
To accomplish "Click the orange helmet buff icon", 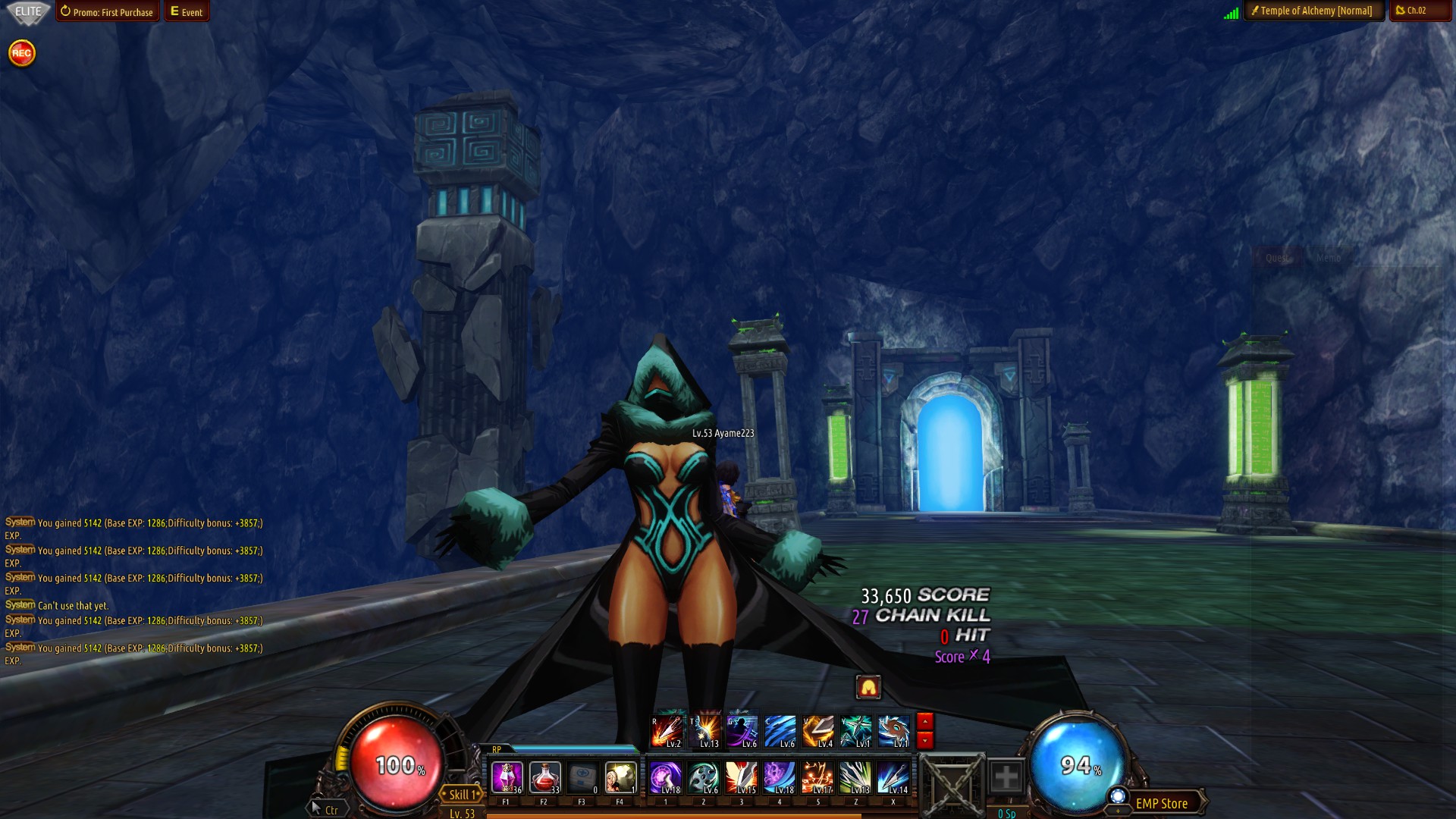I will tap(868, 687).
